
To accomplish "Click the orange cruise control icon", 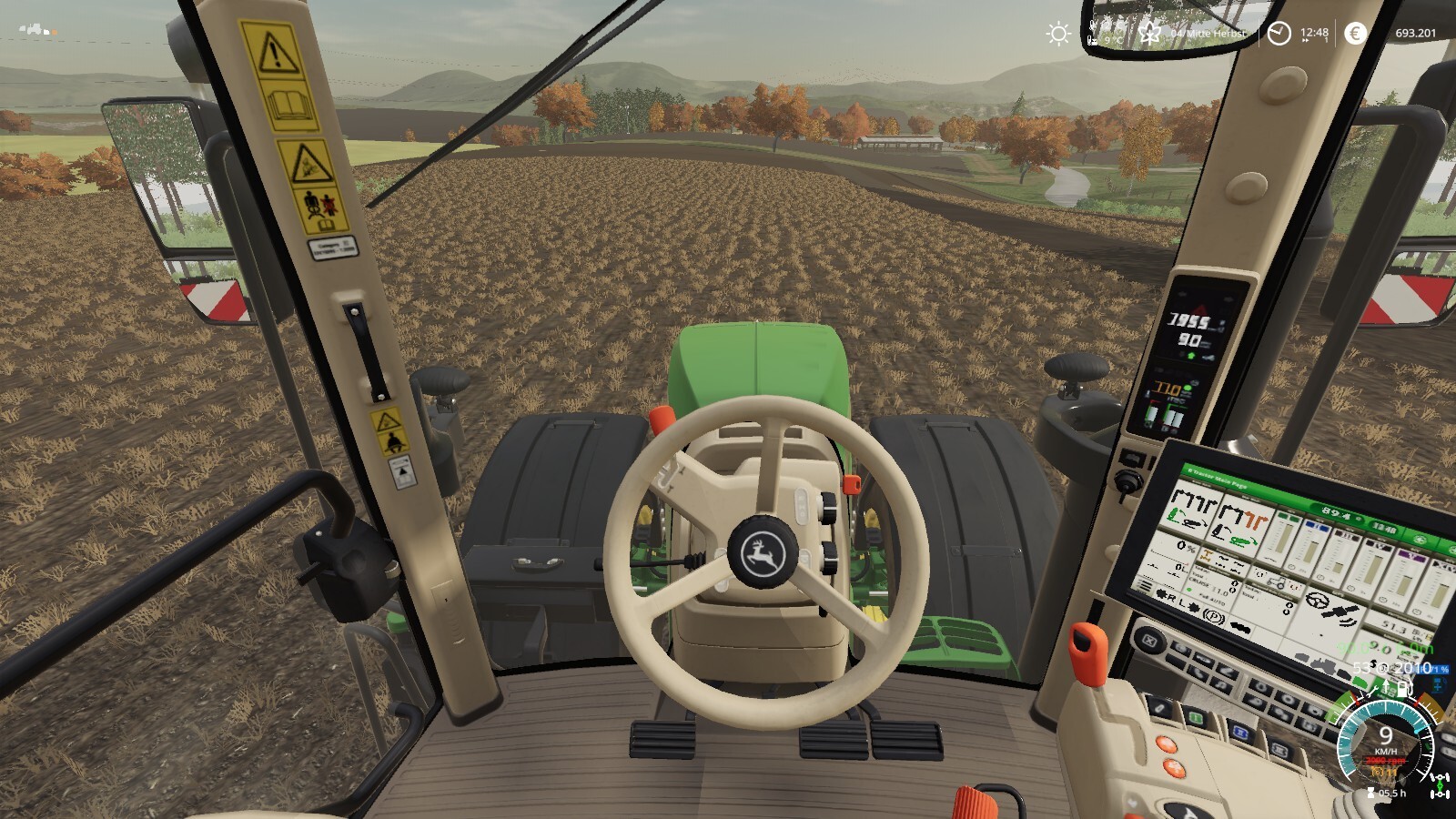I will [1379, 772].
